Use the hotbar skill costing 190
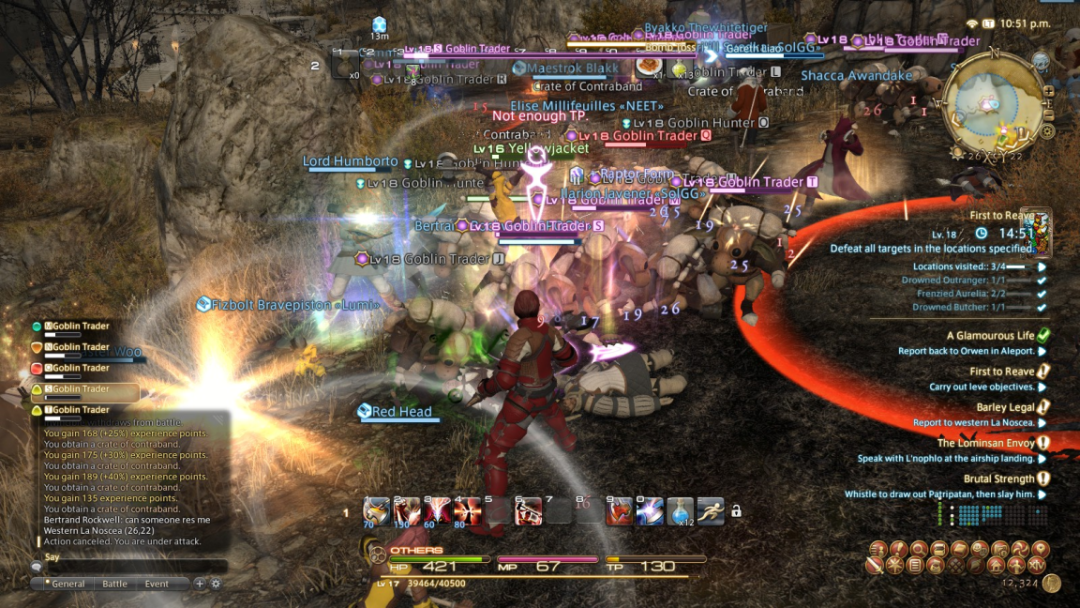The width and height of the screenshot is (1080, 608). point(407,510)
